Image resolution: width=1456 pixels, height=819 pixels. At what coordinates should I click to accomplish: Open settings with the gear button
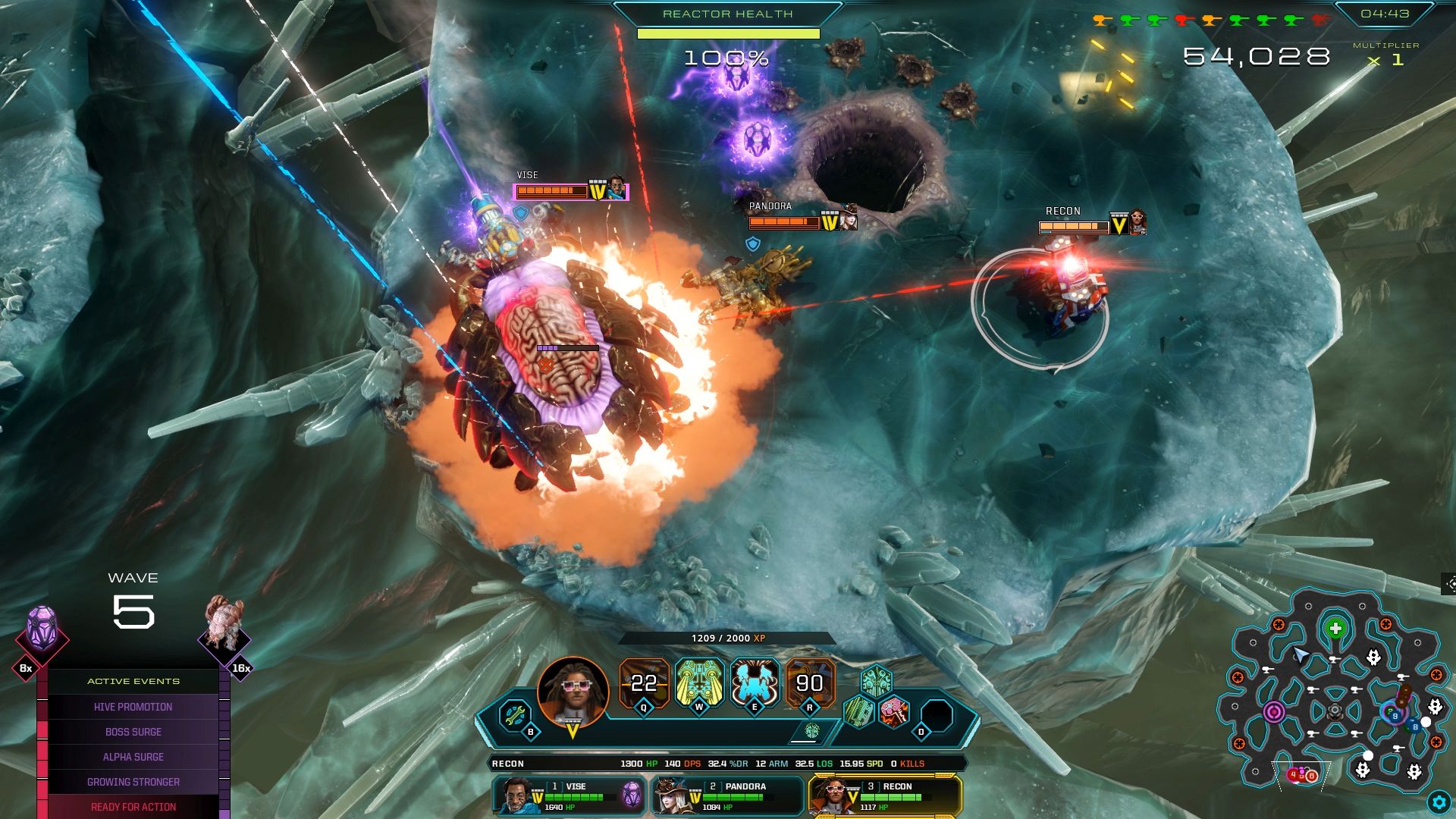point(1439,802)
